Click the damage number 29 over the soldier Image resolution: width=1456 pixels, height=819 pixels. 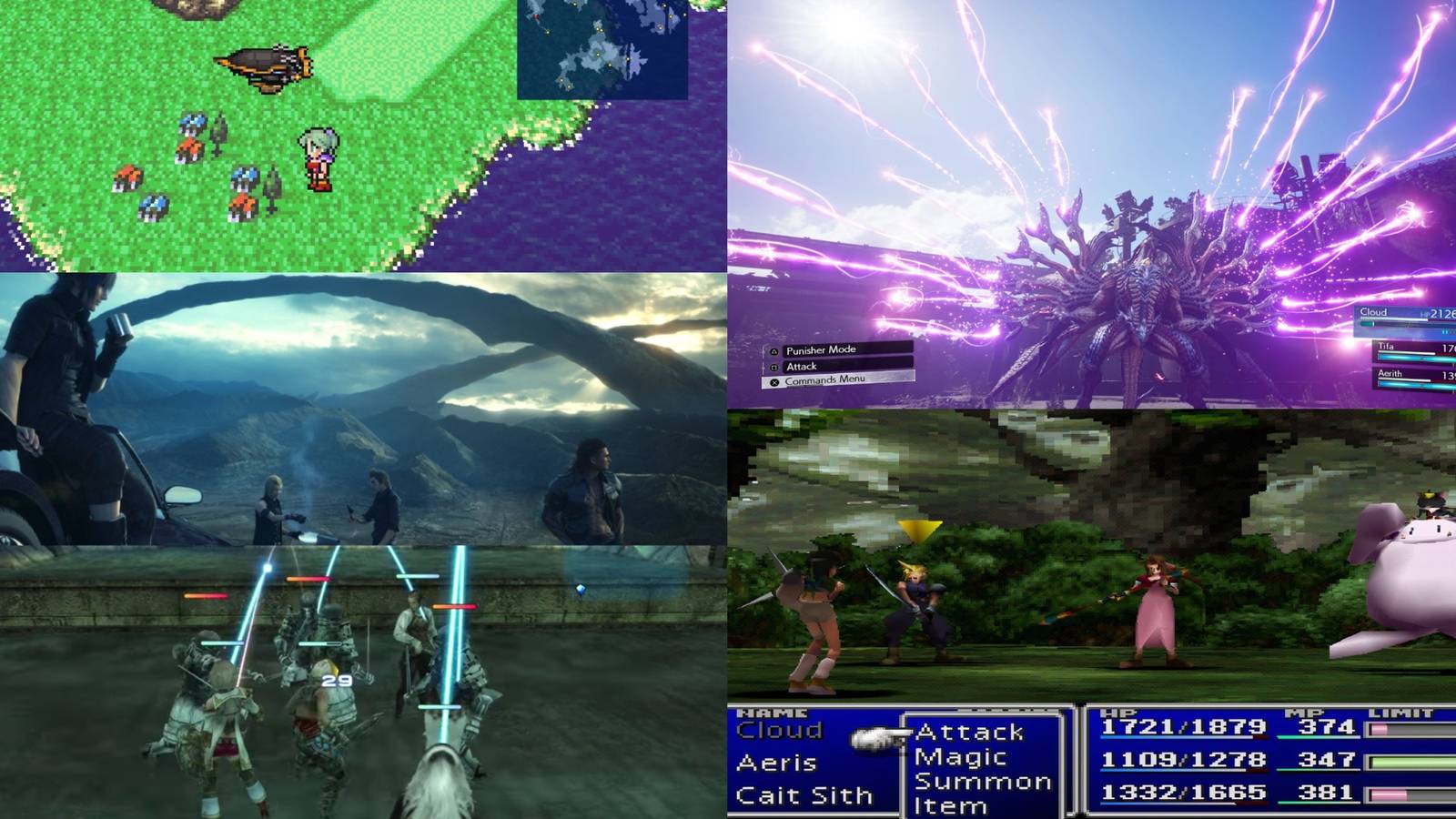pyautogui.click(x=338, y=678)
